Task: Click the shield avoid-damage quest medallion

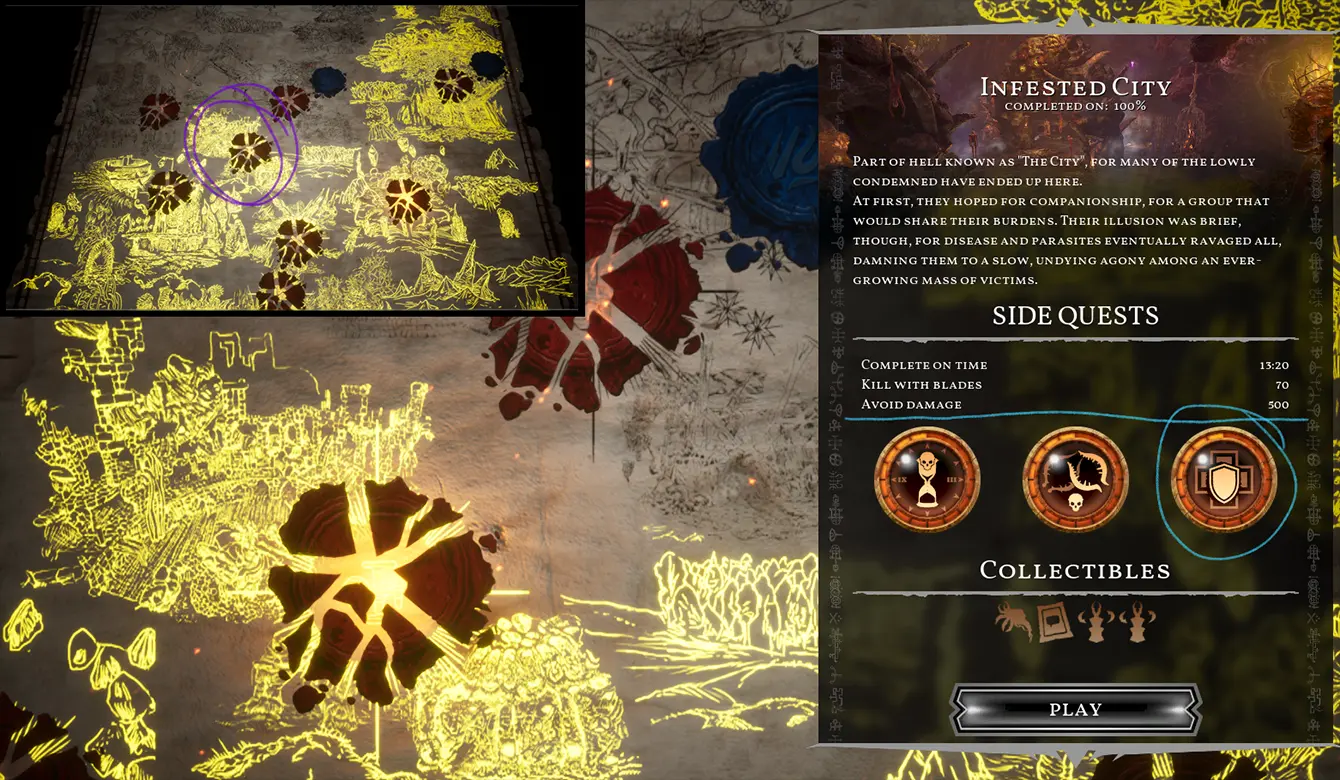Action: [1224, 479]
